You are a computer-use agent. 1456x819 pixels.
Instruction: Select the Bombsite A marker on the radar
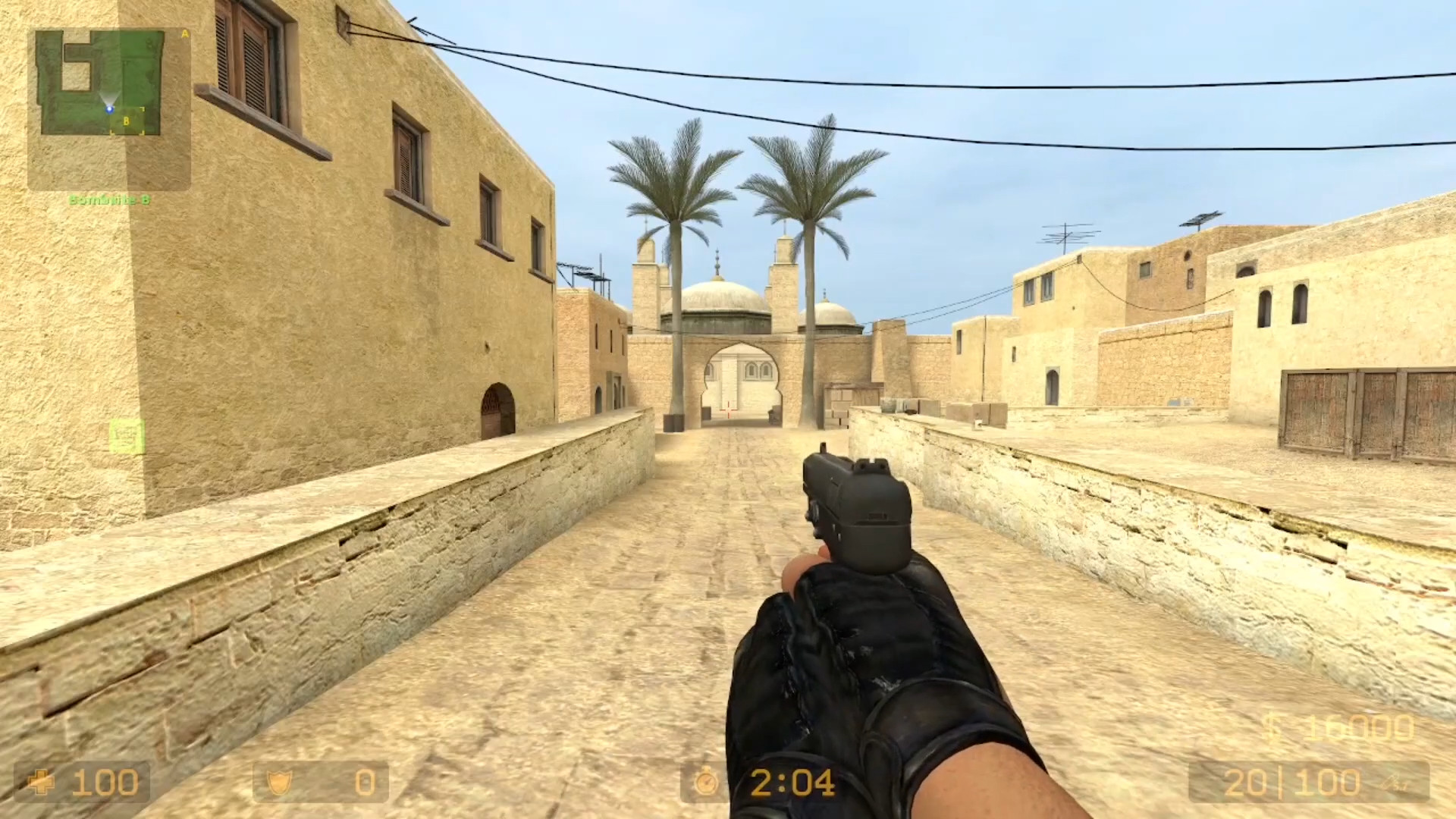[184, 34]
